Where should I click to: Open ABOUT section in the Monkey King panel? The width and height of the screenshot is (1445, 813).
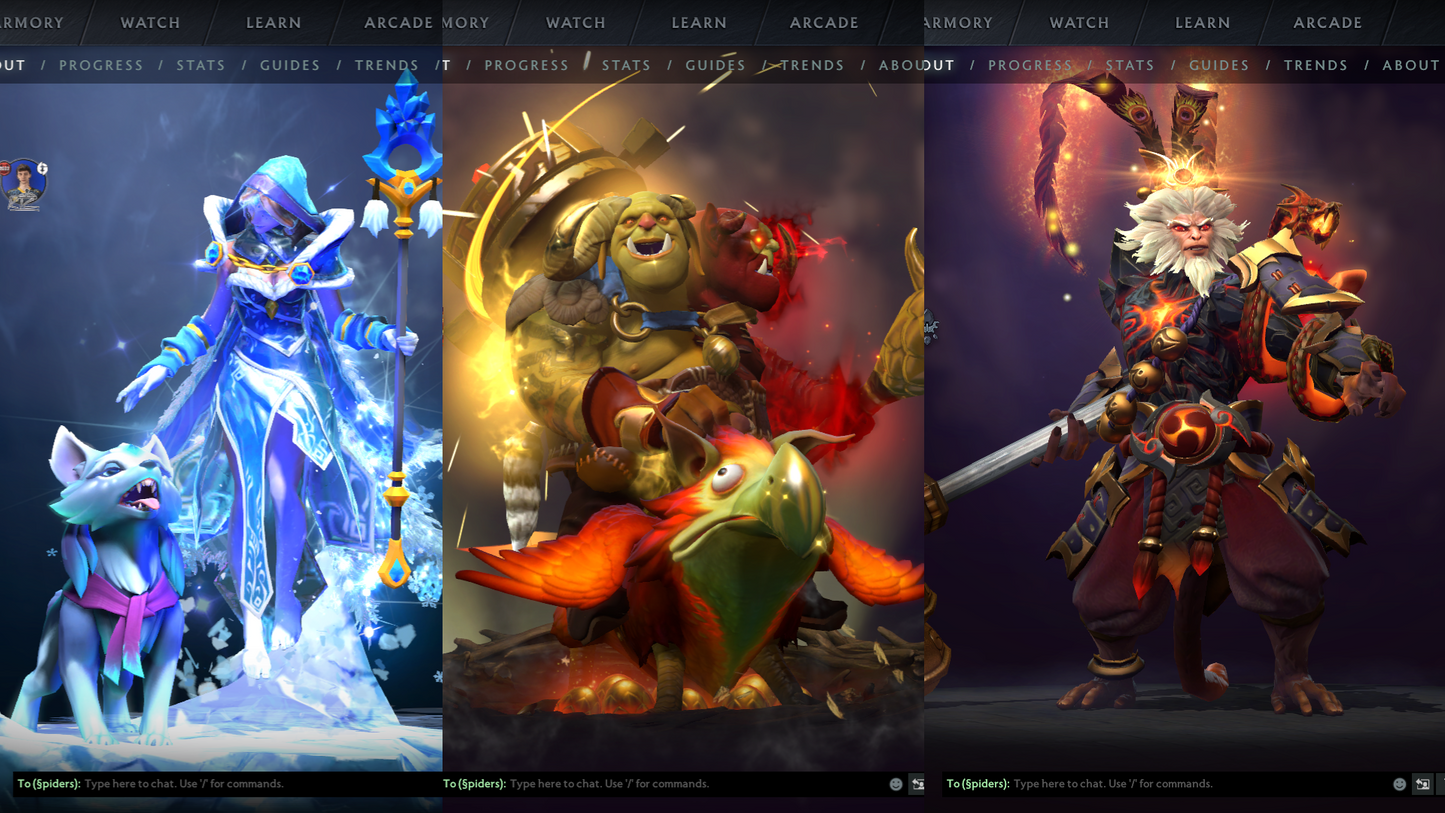click(1411, 65)
